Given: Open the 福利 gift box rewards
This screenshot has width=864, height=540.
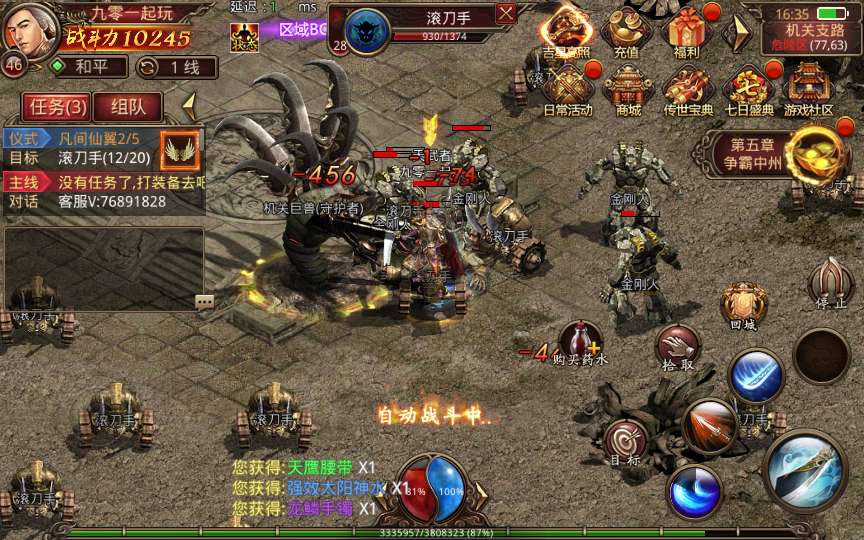Looking at the screenshot, I should point(686,32).
